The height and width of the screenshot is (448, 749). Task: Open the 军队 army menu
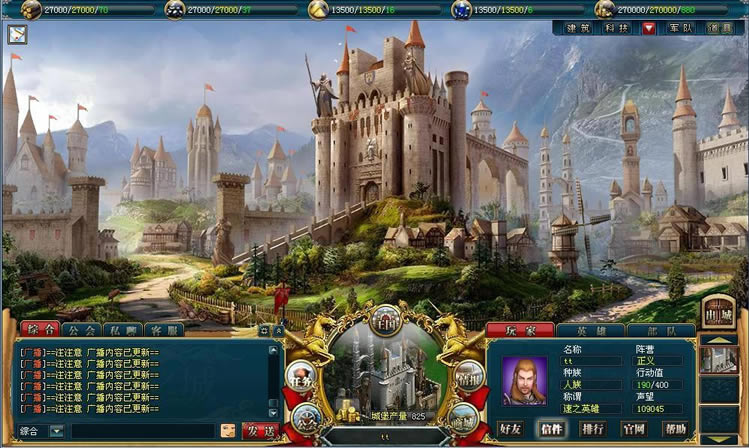[681, 28]
